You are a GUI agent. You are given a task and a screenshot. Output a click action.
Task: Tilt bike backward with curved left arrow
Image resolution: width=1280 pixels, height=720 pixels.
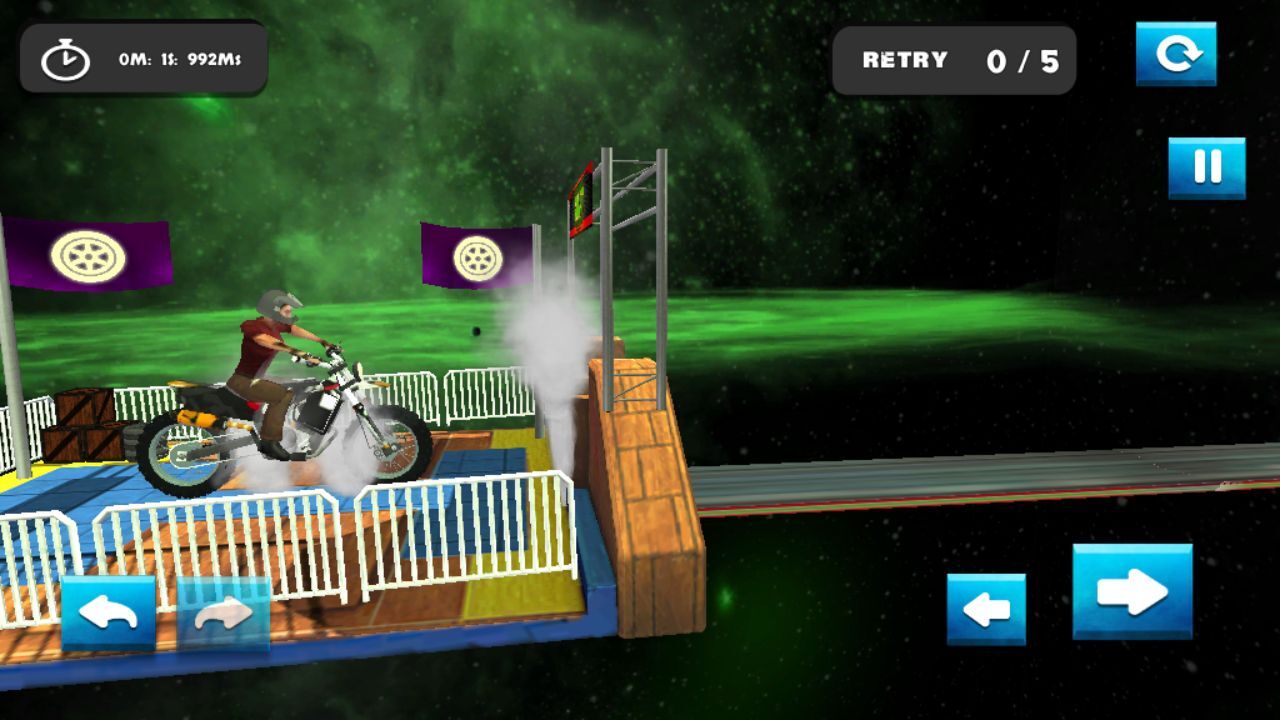tap(108, 613)
